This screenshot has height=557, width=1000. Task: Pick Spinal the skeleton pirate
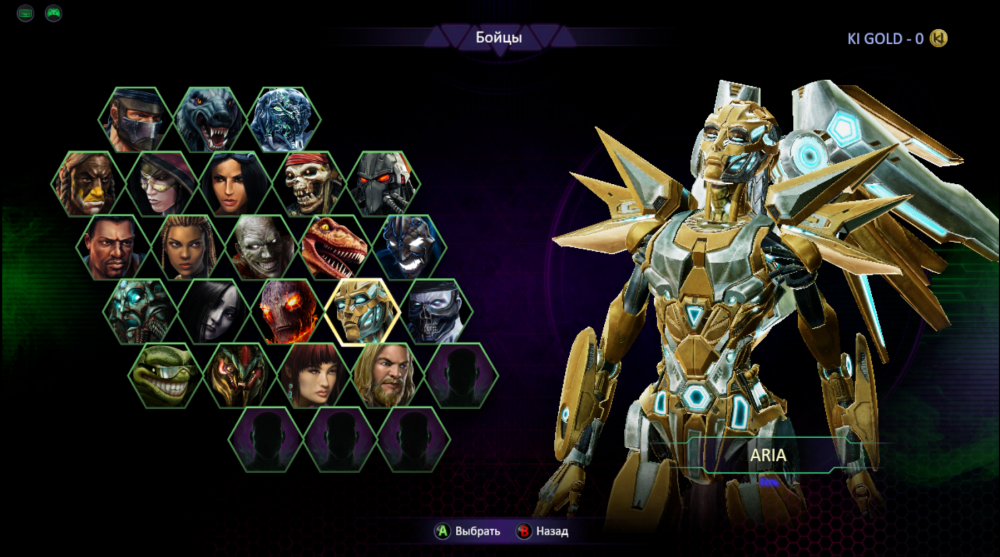click(310, 184)
